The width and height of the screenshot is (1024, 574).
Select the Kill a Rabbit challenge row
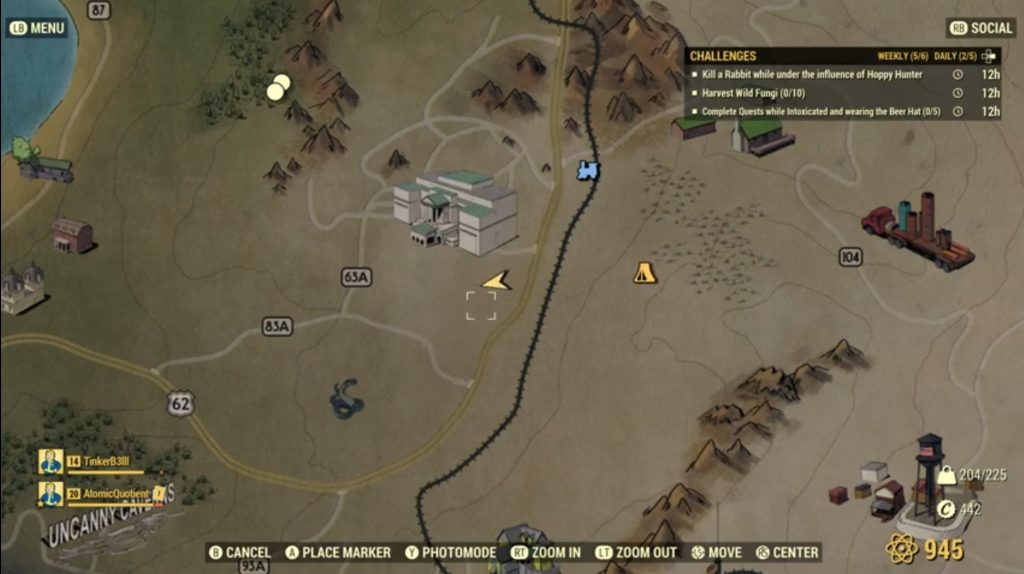pos(812,75)
